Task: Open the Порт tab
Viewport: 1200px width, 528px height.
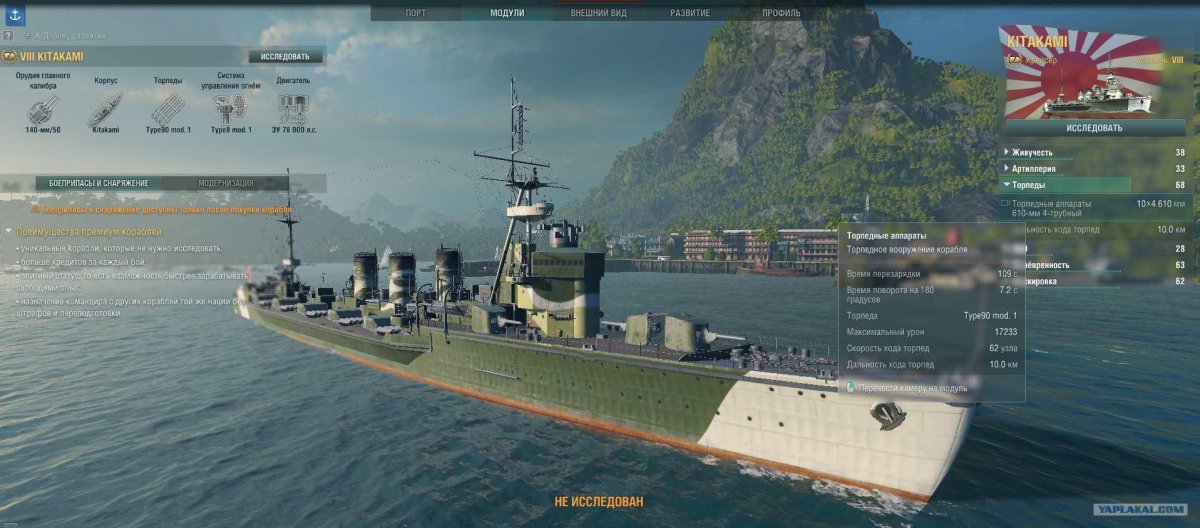Action: pos(415,13)
